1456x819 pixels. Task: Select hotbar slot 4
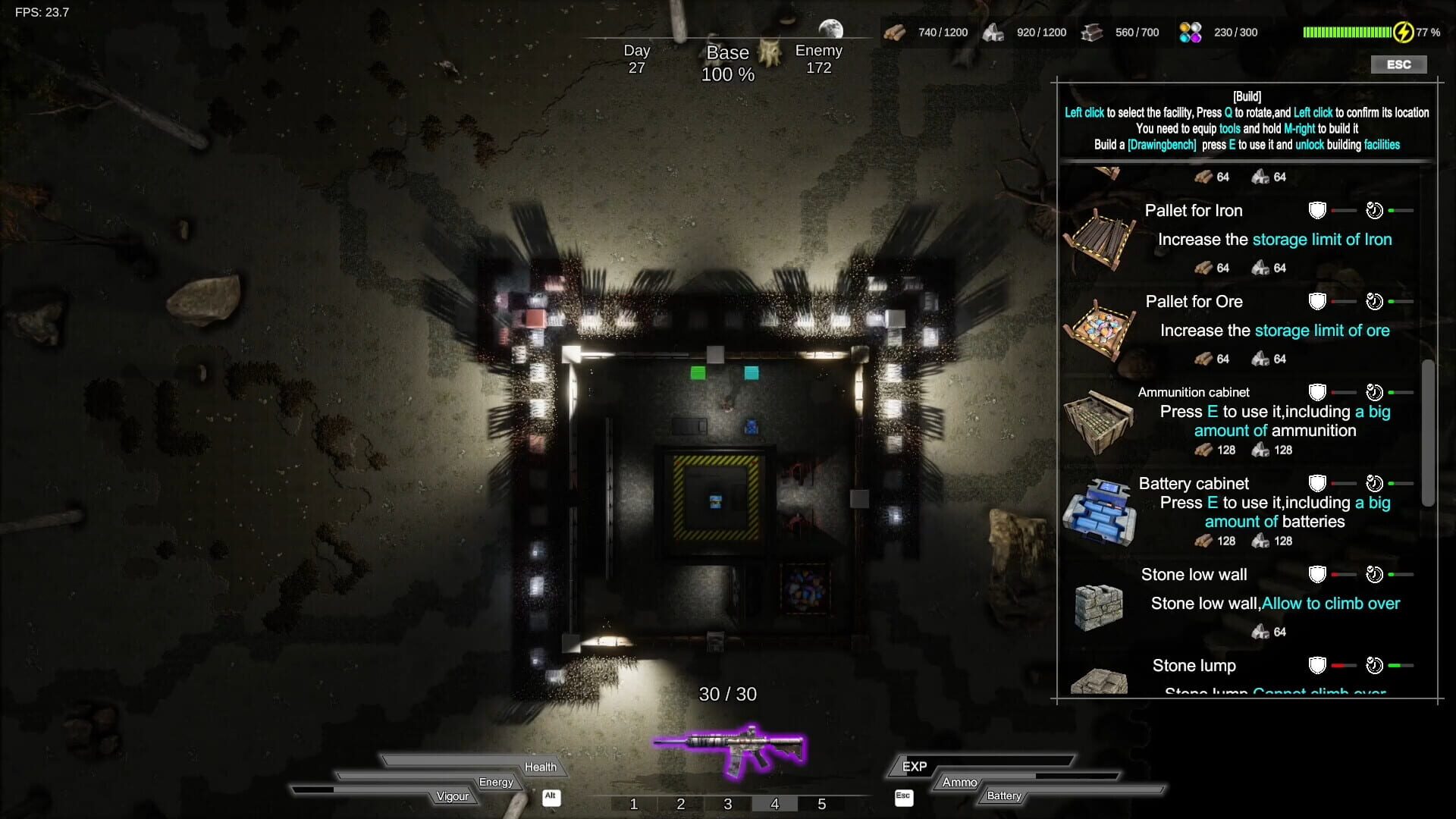[775, 804]
